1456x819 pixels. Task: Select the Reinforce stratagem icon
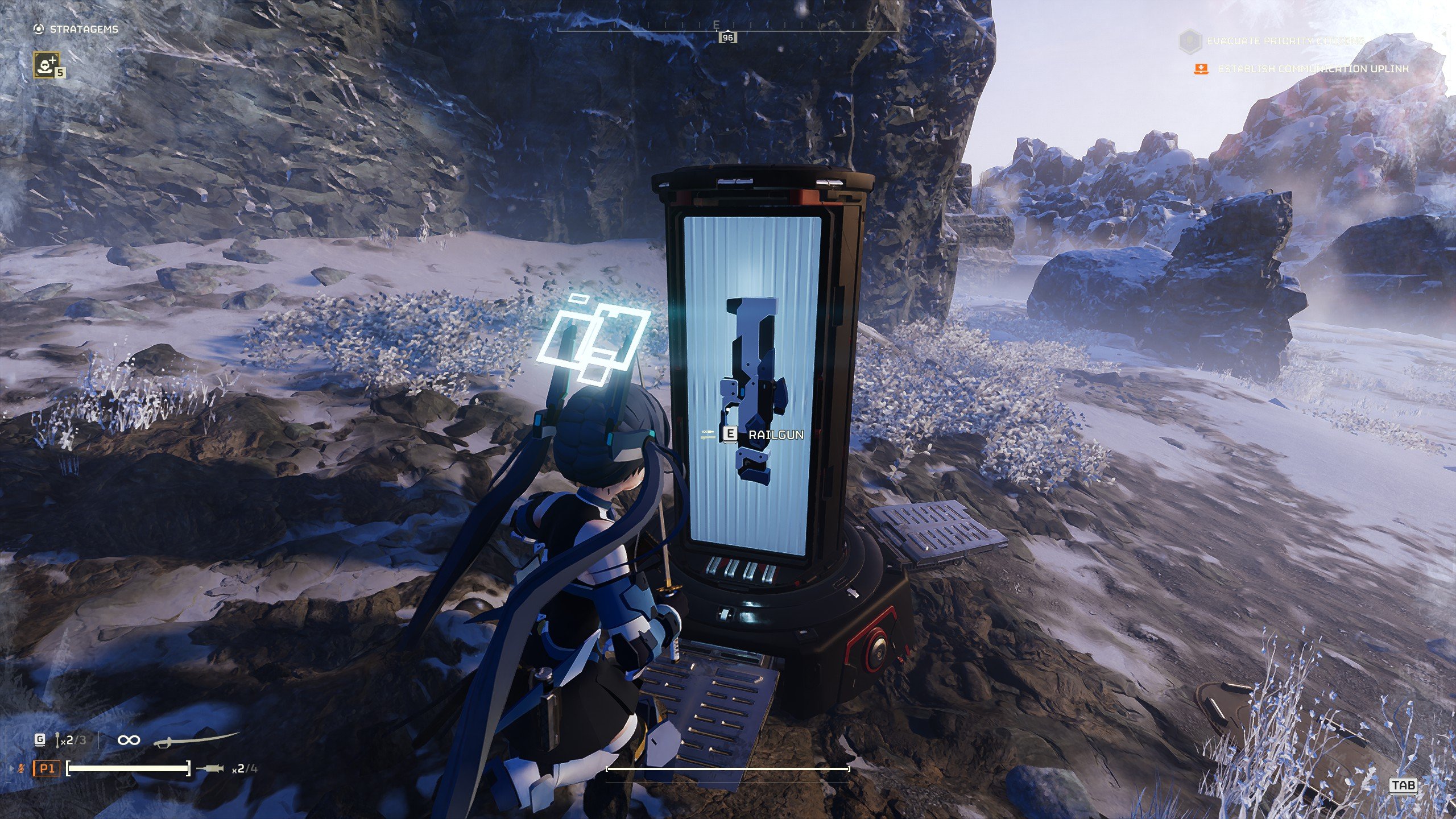click(47, 64)
